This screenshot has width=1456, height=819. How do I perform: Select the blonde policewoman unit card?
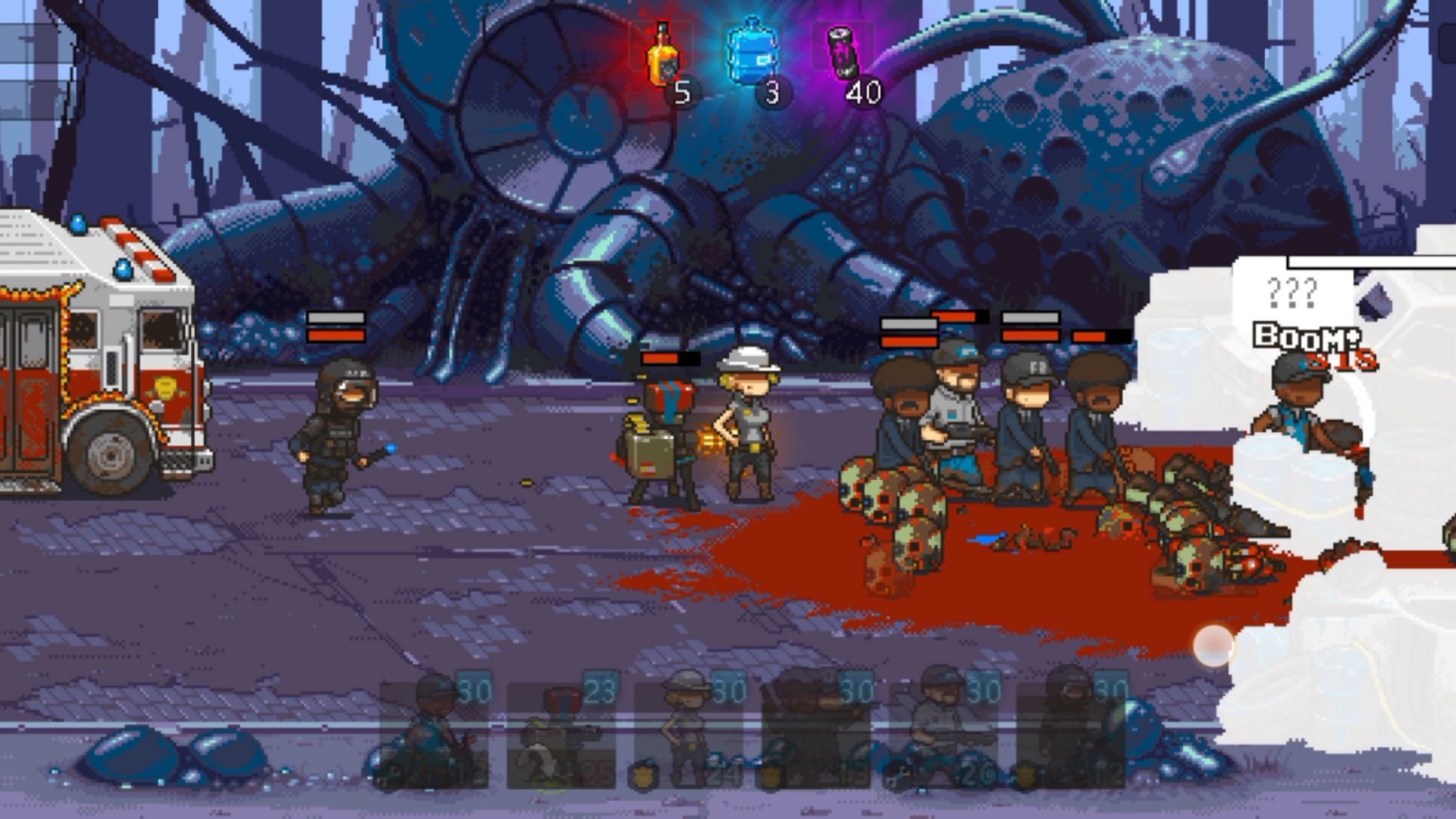click(689, 732)
